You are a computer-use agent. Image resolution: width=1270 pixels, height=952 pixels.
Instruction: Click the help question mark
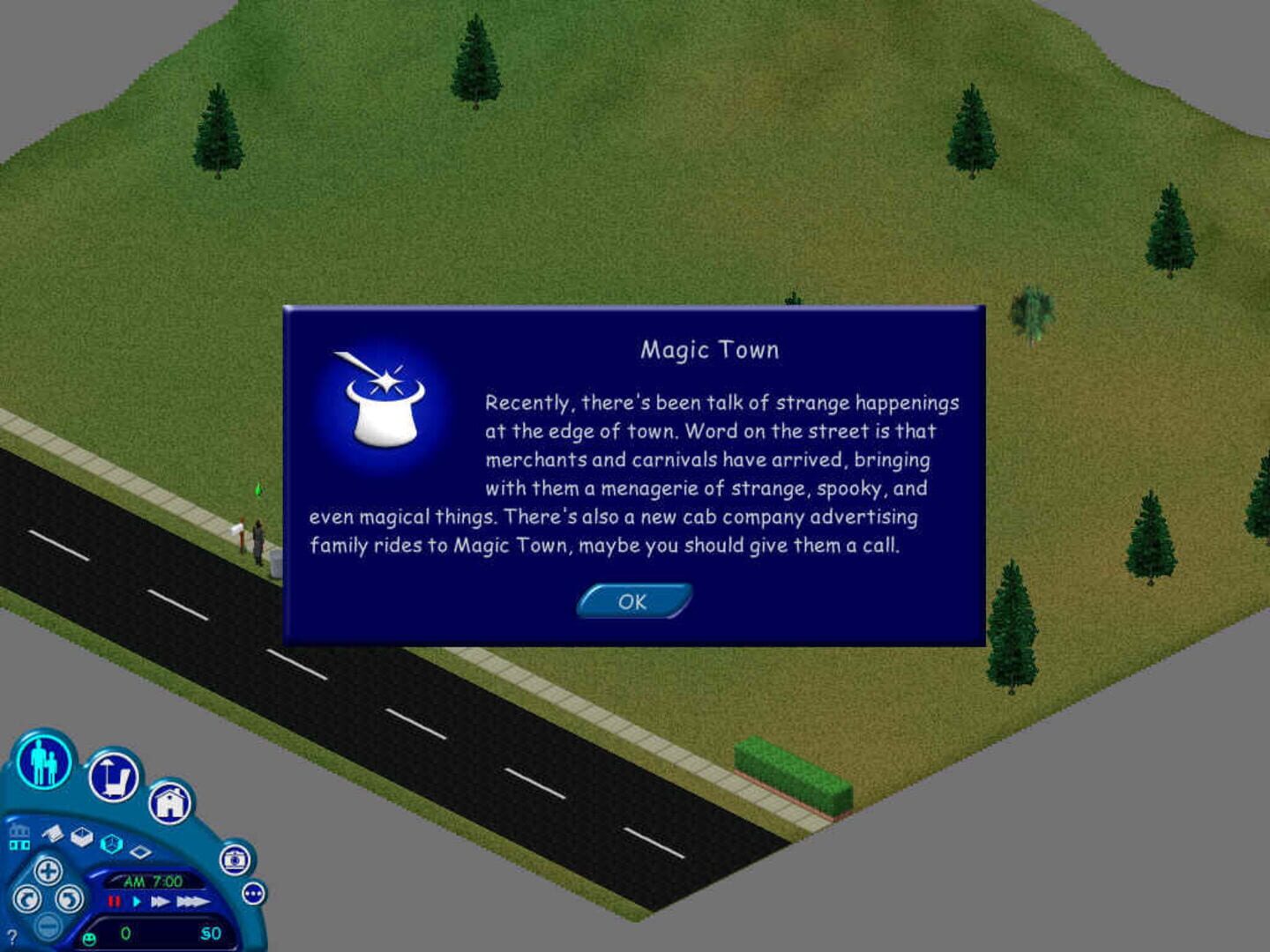11,937
